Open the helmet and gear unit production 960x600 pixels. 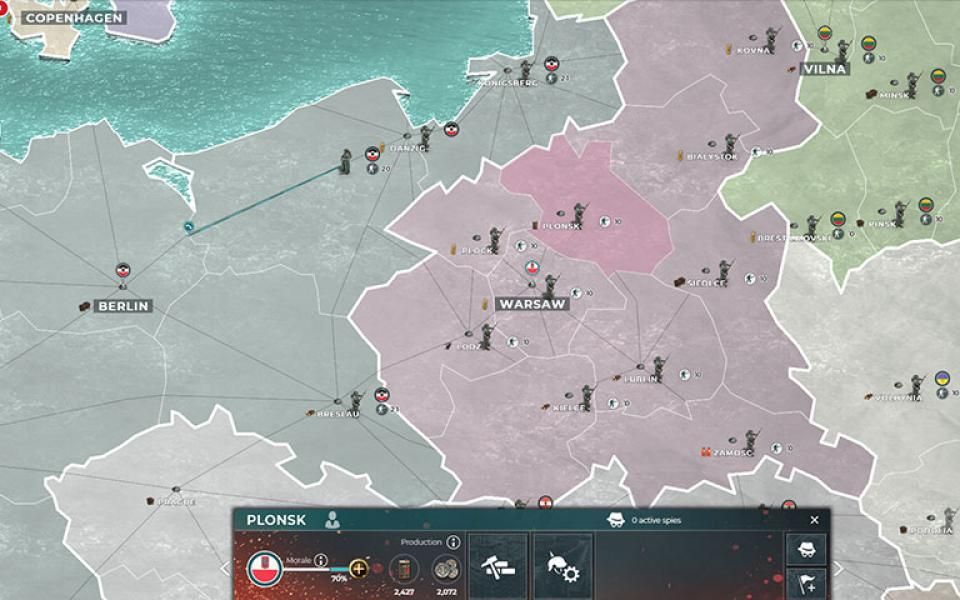pyautogui.click(x=562, y=566)
